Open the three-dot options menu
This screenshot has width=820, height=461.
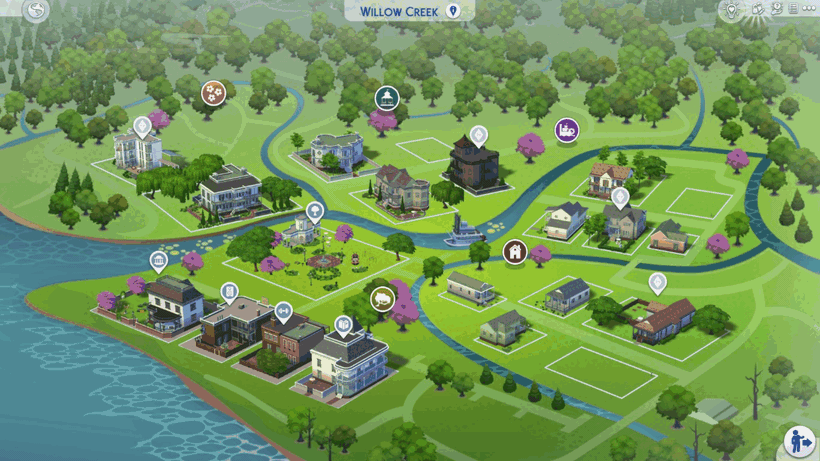pos(809,9)
